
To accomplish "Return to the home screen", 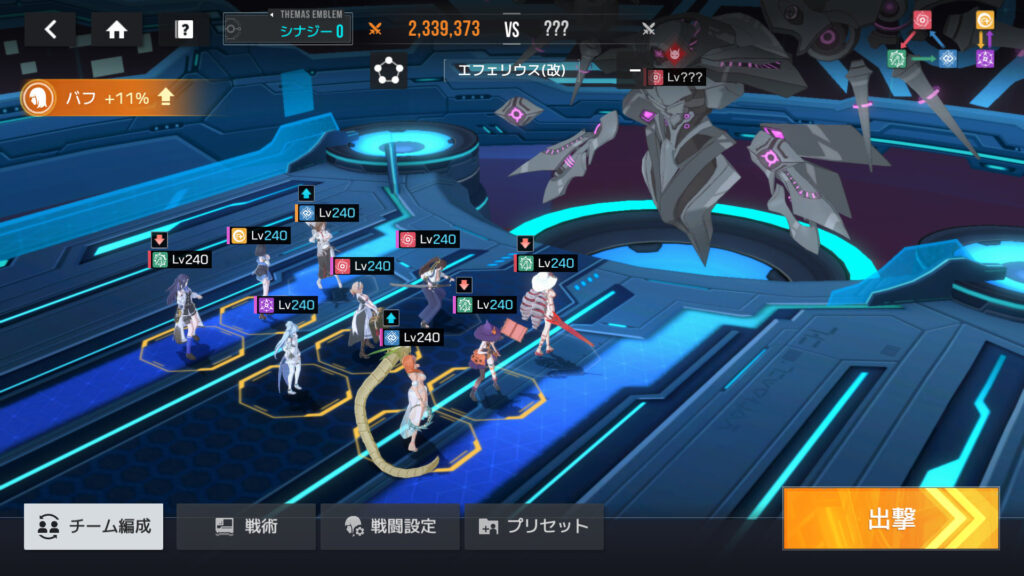I will point(117,29).
